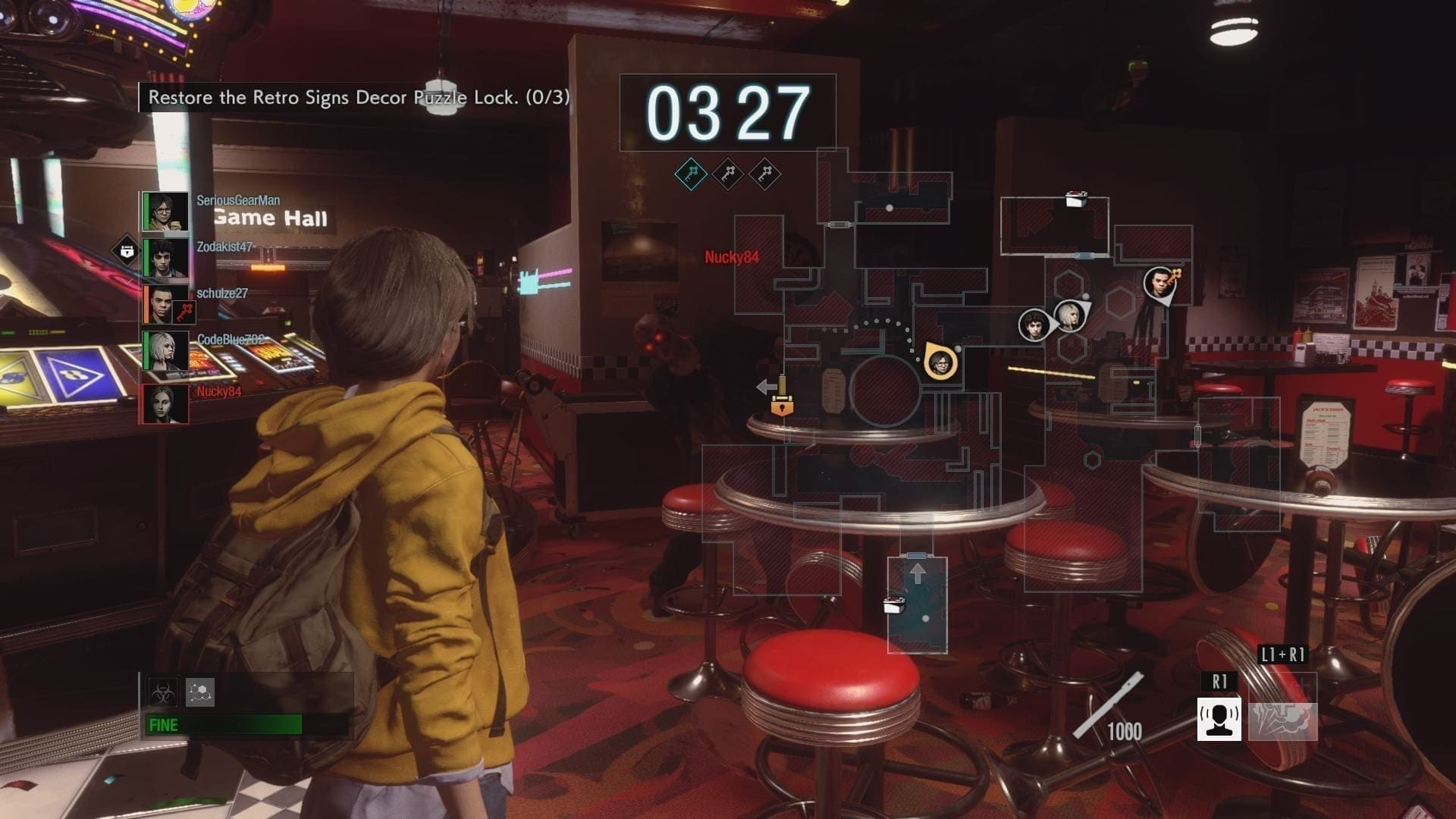Click the yellow-ringed player marker on the map

point(940,362)
